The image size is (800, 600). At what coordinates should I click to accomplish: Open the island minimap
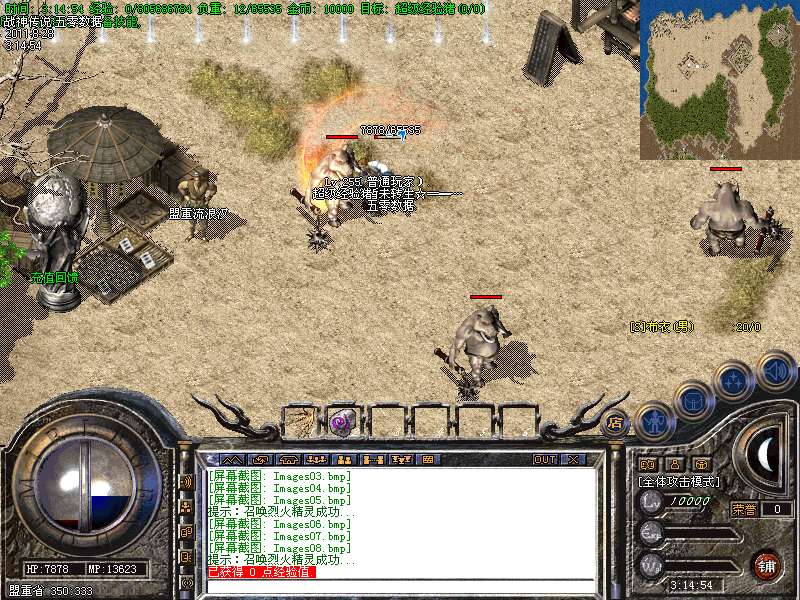tap(719, 80)
